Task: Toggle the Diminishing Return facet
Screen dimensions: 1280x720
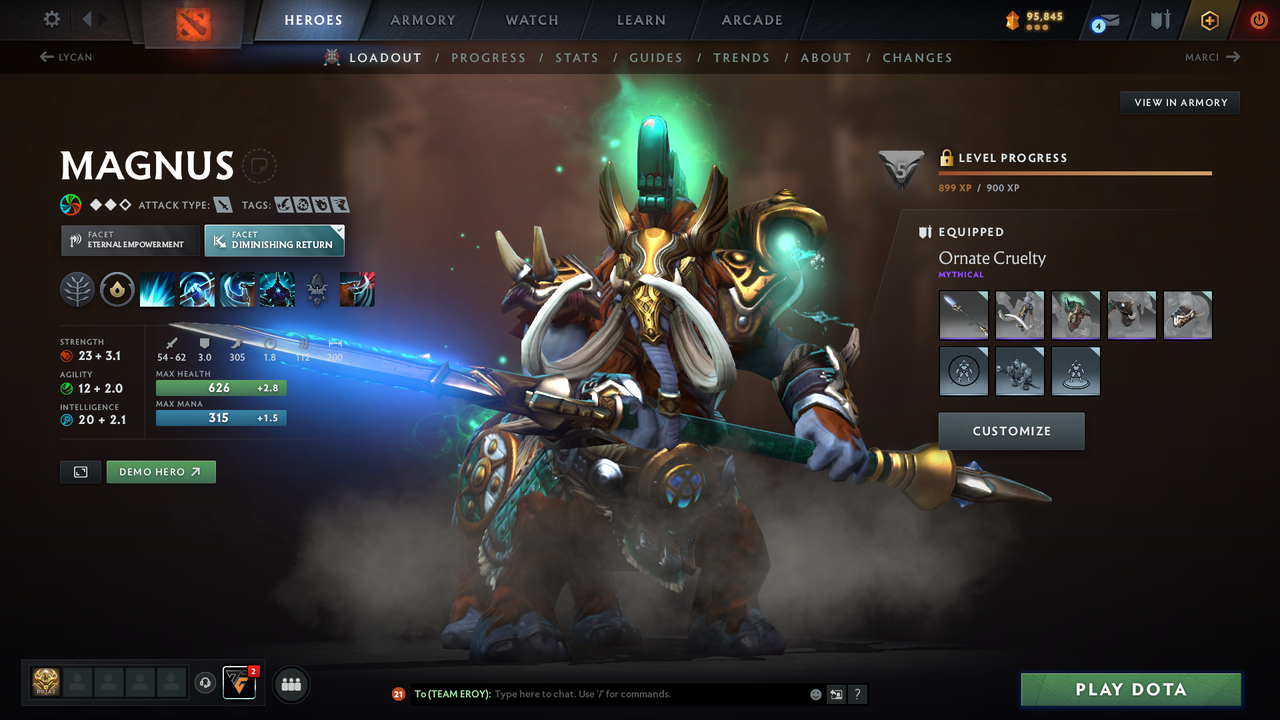Action: pos(274,240)
